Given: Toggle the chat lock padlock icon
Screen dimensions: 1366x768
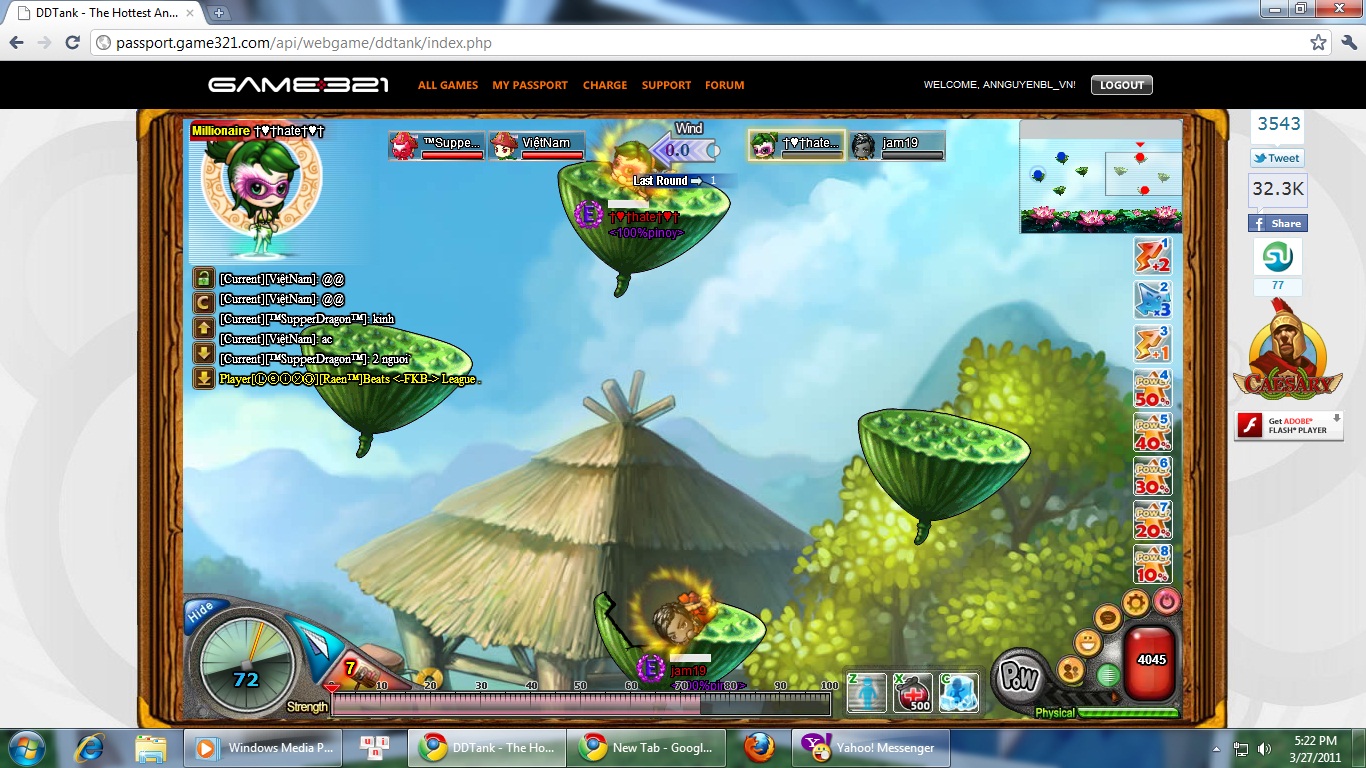Looking at the screenshot, I should 204,278.
